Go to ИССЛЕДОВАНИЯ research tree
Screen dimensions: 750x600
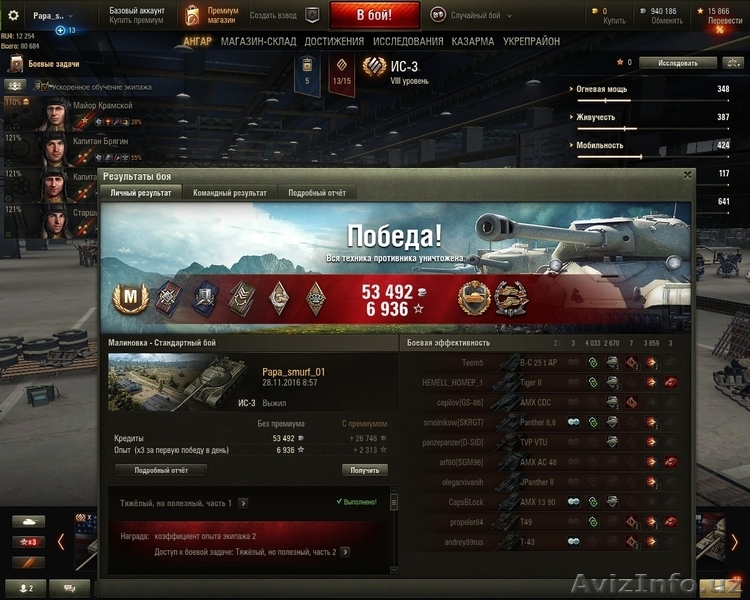pyautogui.click(x=408, y=42)
